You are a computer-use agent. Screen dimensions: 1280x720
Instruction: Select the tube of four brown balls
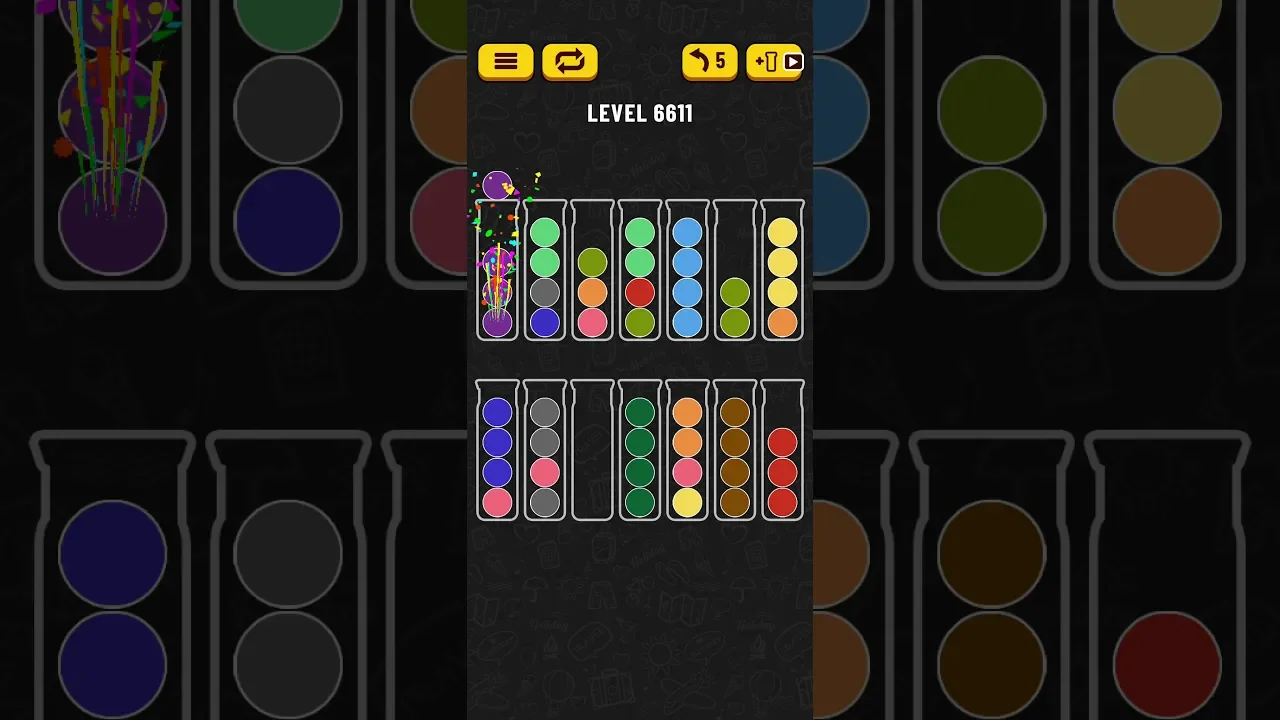pyautogui.click(x=735, y=450)
